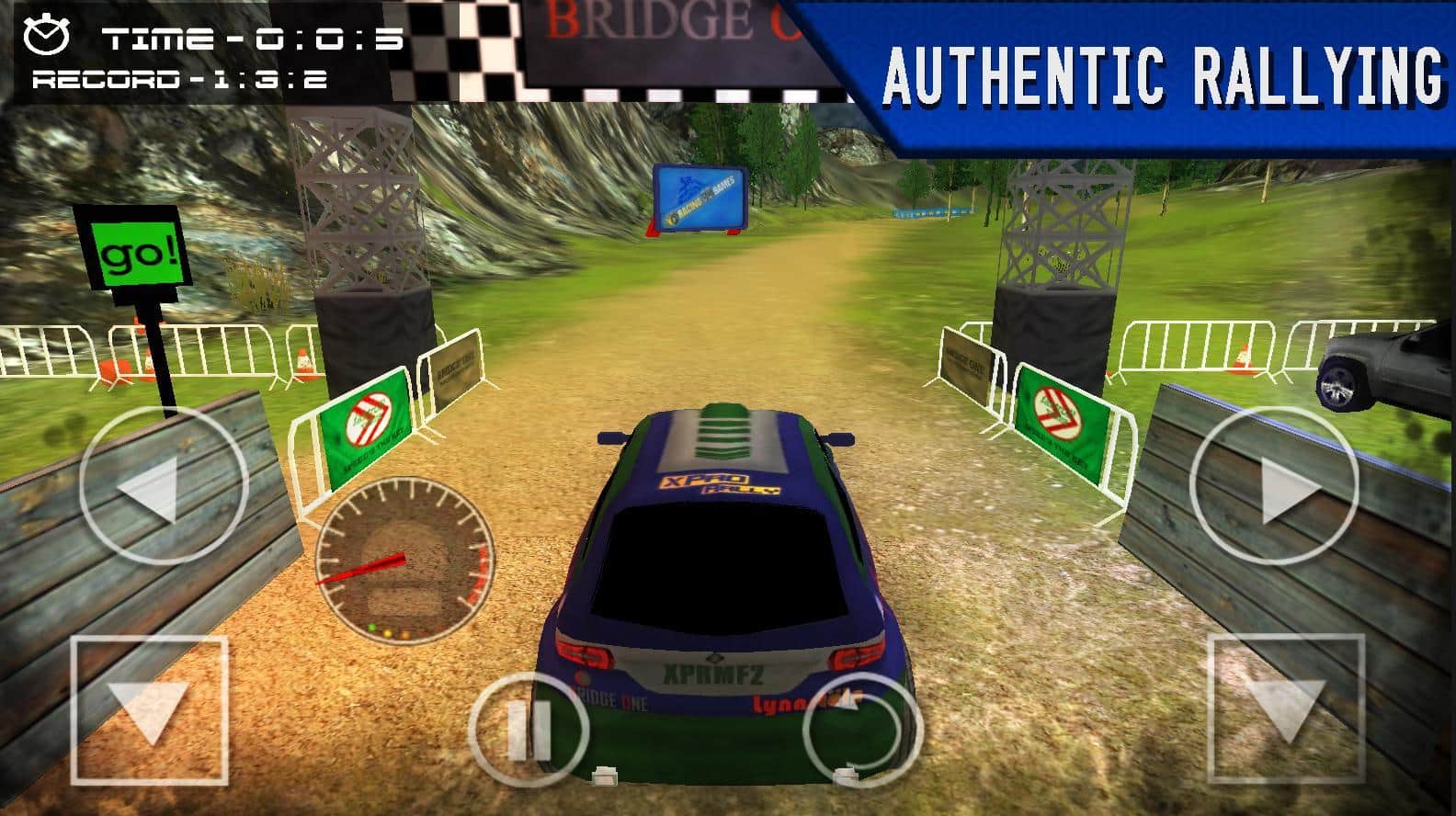Steer right with the right arrow button
The image size is (1456, 816).
click(x=1273, y=483)
